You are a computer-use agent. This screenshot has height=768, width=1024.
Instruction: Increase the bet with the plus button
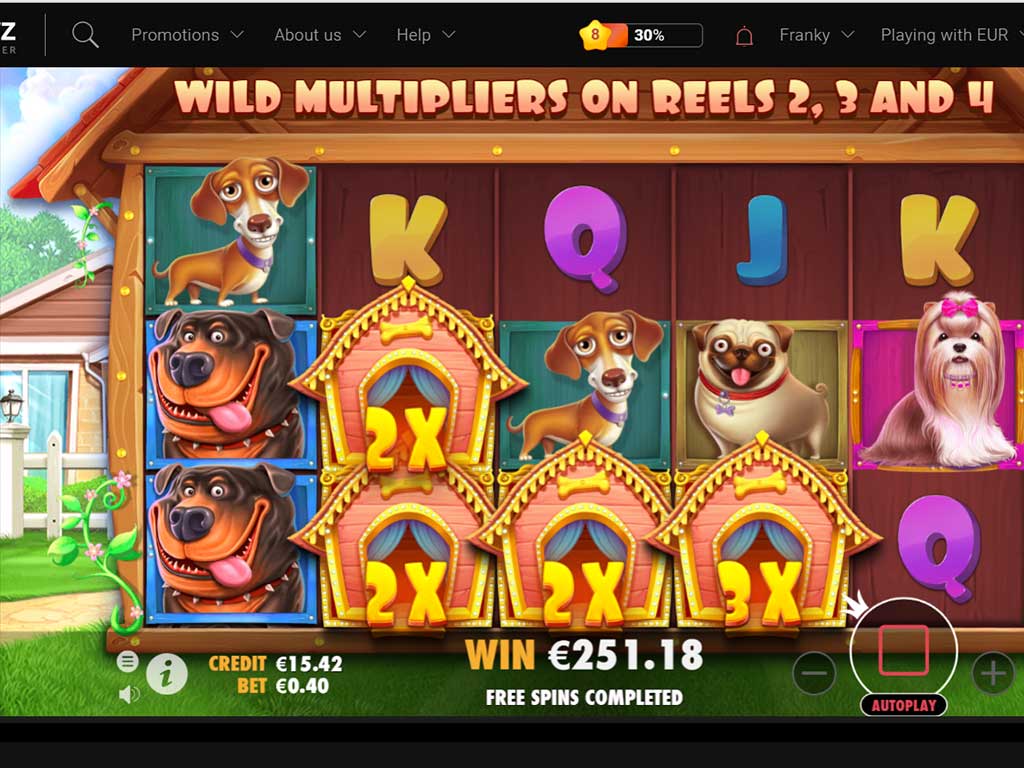click(993, 674)
